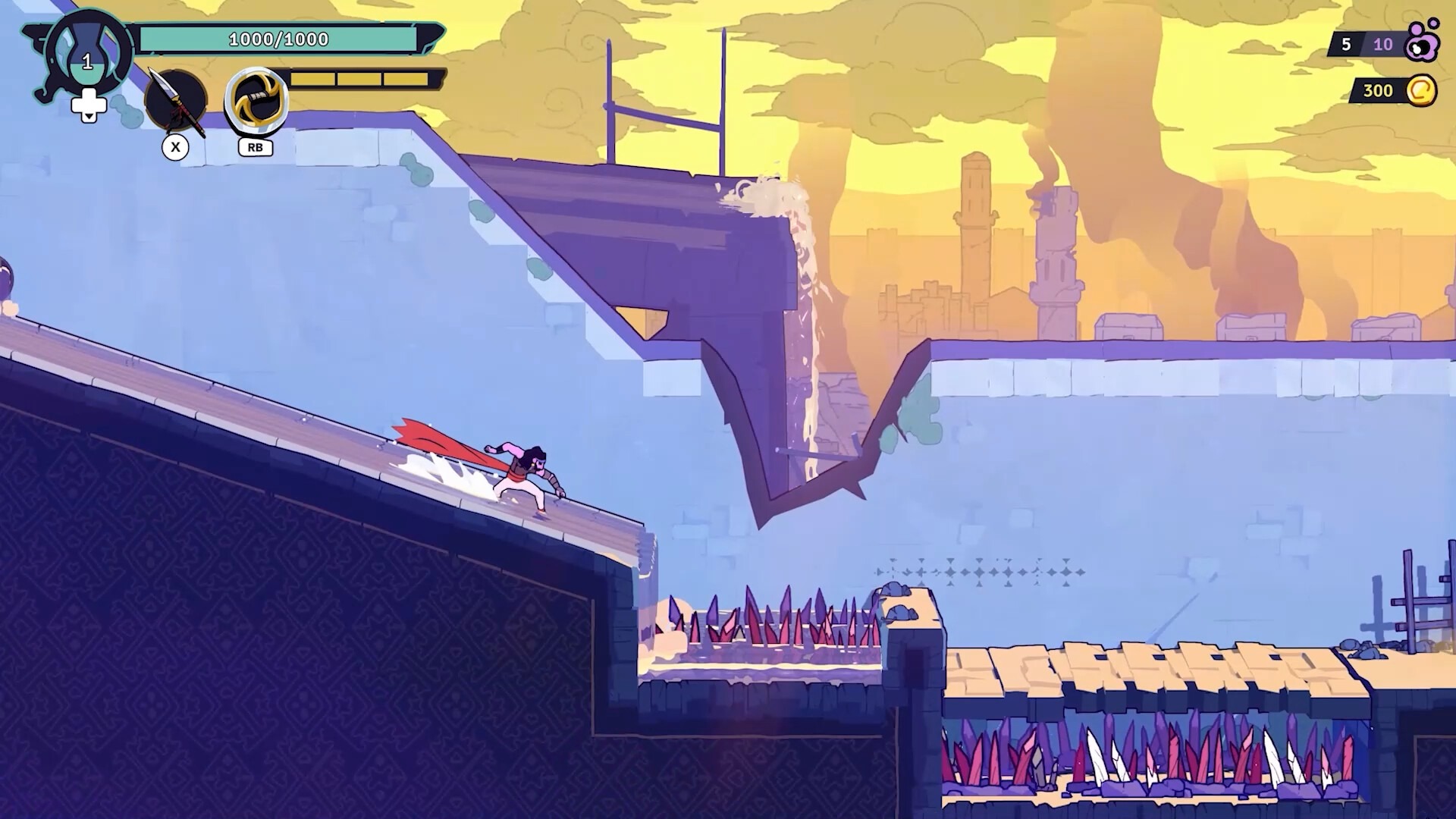Click the purple spirit glimmer icon

(x=1420, y=42)
